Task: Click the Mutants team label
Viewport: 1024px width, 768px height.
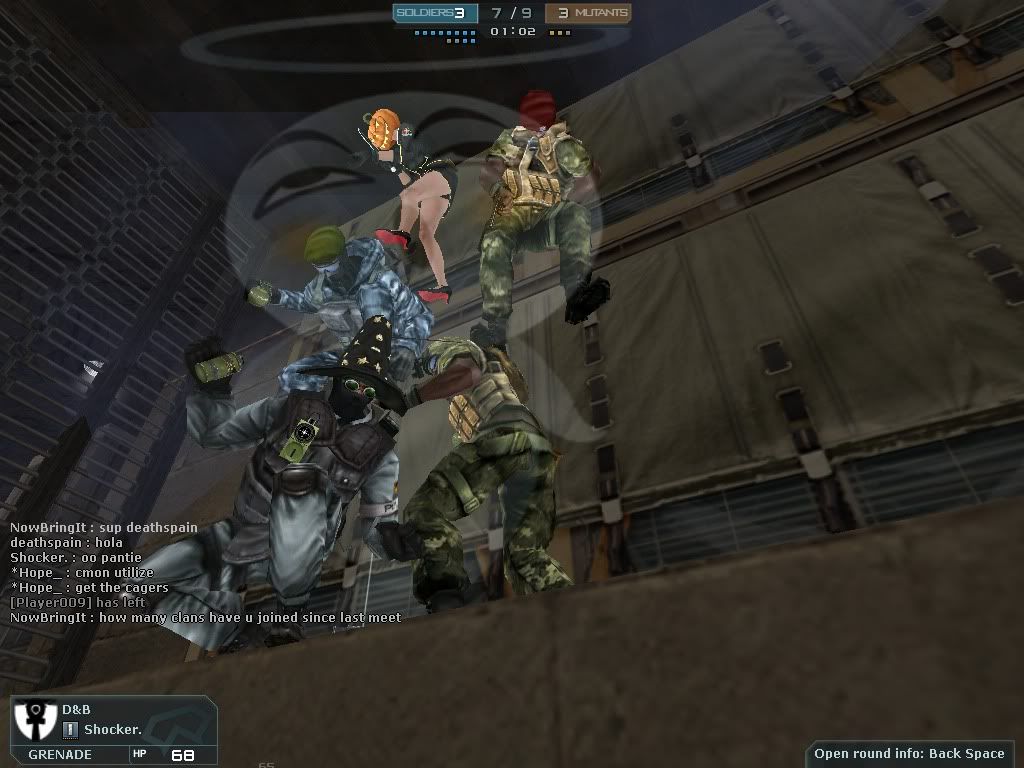Action: pos(600,13)
